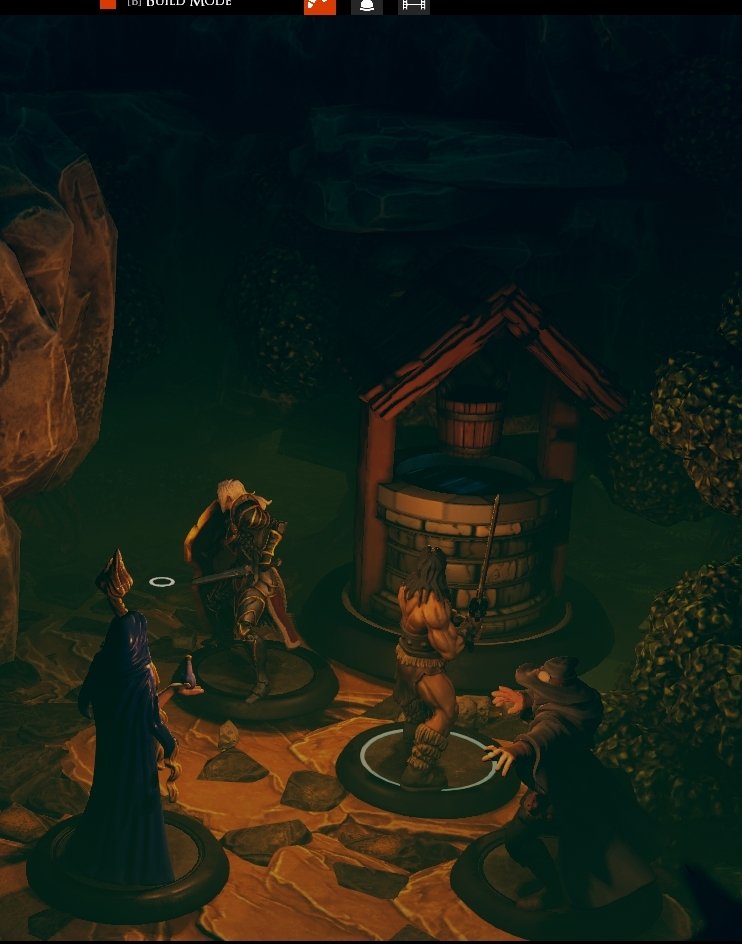Switch to Build Mode
Screen dimensions: 742x944
tap(178, 4)
